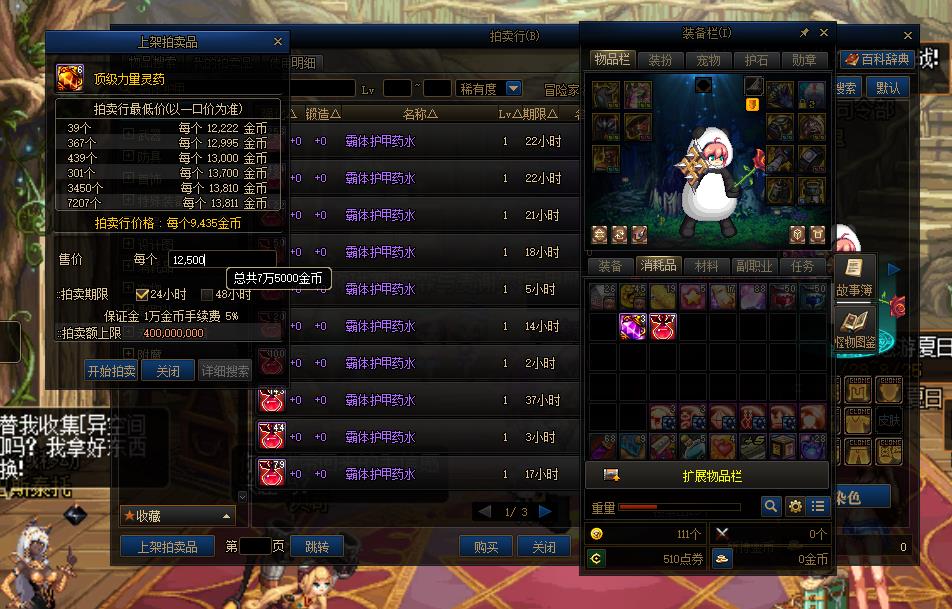
Task: Show the 护石 talisman tab
Action: pyautogui.click(x=756, y=60)
